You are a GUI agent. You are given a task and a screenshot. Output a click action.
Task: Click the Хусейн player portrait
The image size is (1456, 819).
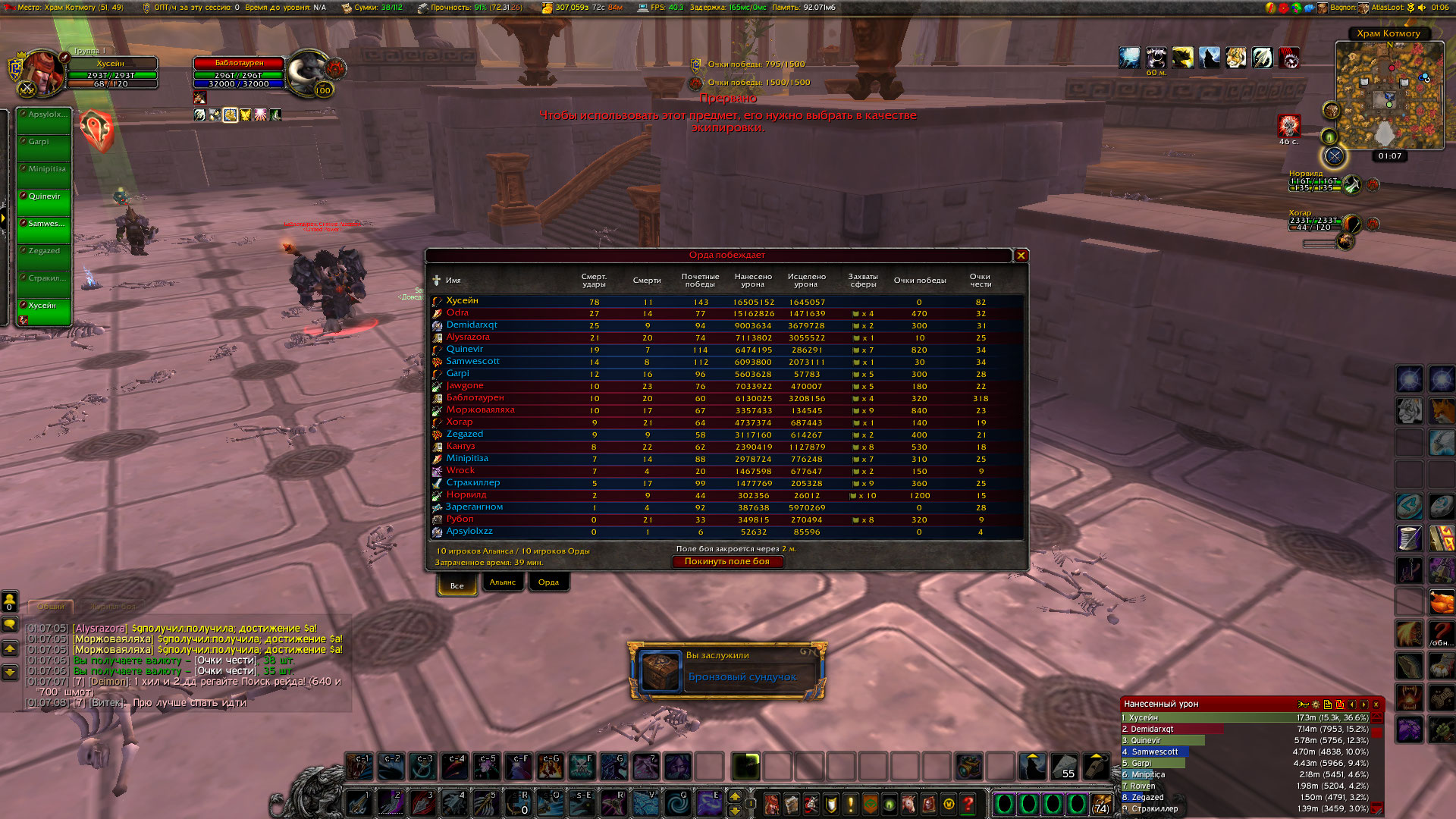(42, 74)
